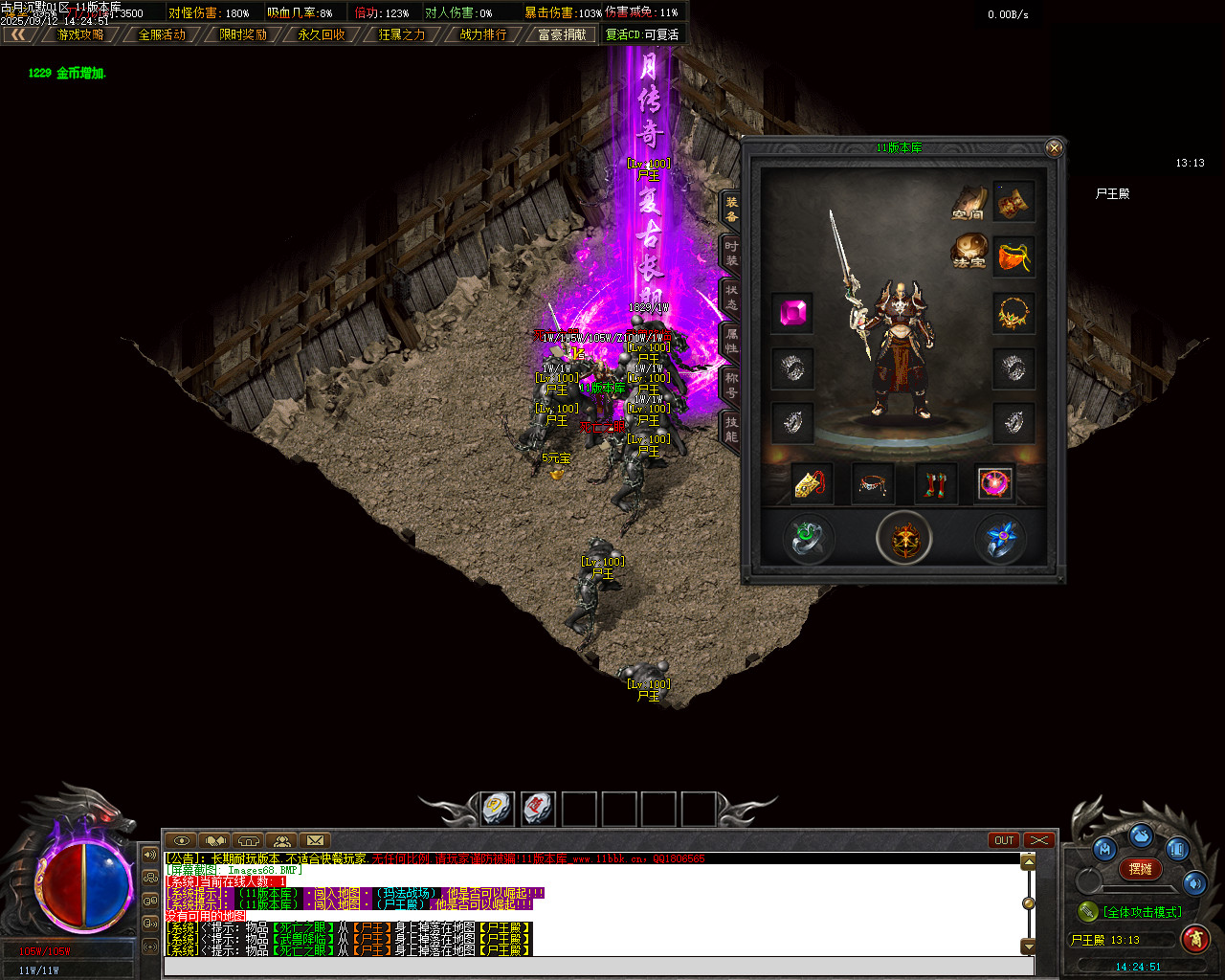Select the pink gem equipment slot
The height and width of the screenshot is (980, 1225).
point(792,313)
